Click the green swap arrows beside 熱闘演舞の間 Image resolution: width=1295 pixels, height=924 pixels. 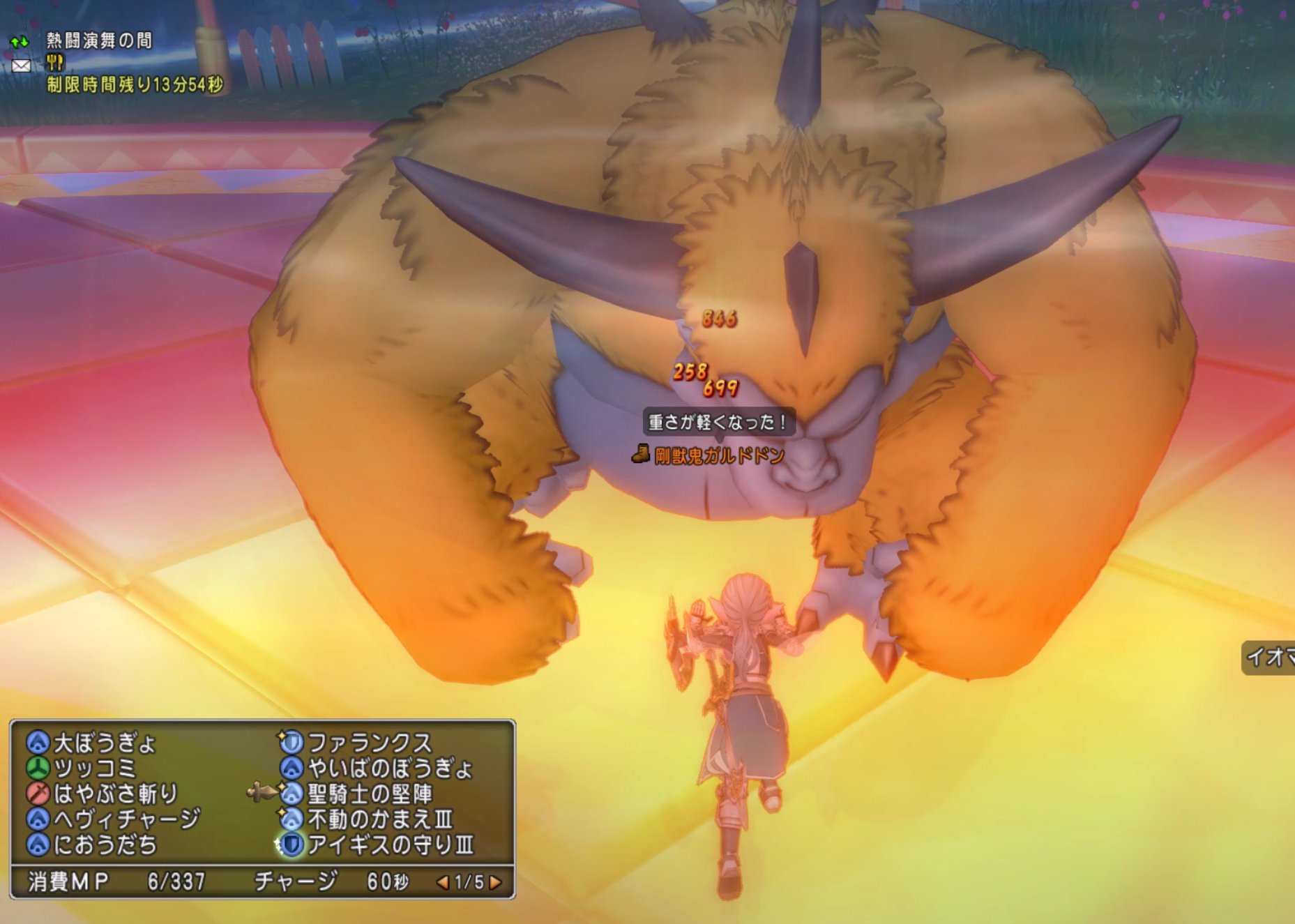click(x=20, y=43)
